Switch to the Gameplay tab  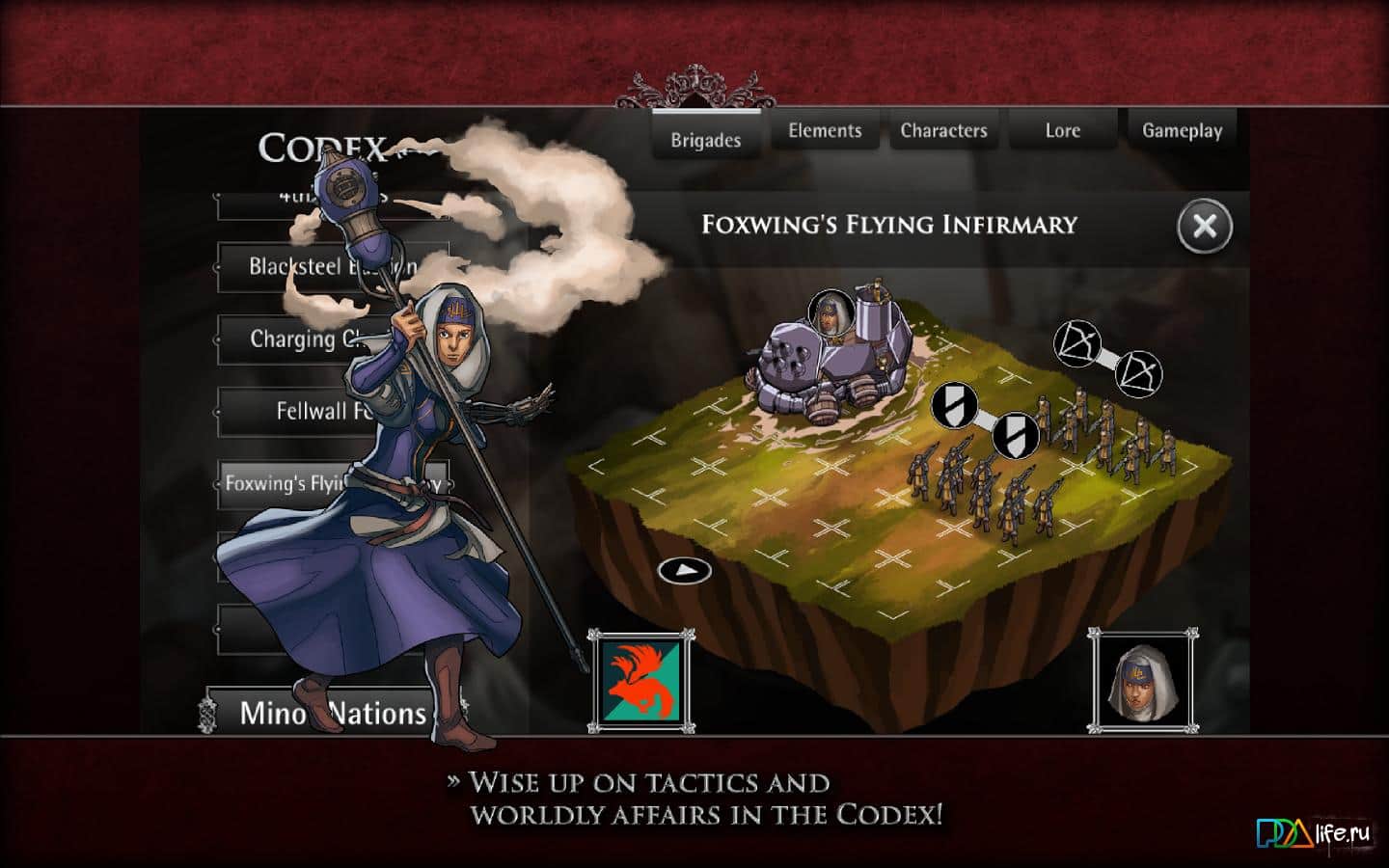pyautogui.click(x=1182, y=129)
